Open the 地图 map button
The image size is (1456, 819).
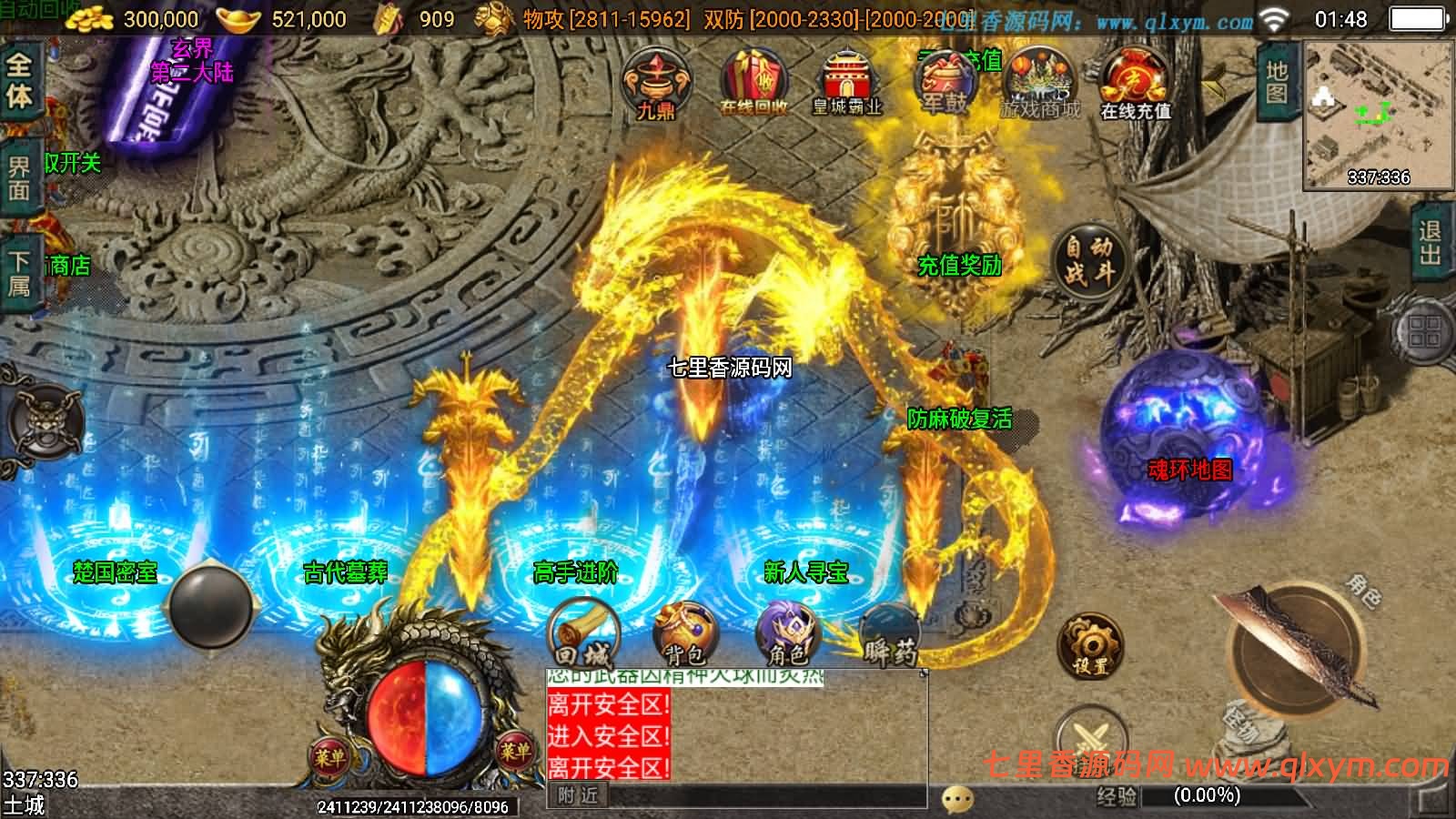coord(1276,82)
